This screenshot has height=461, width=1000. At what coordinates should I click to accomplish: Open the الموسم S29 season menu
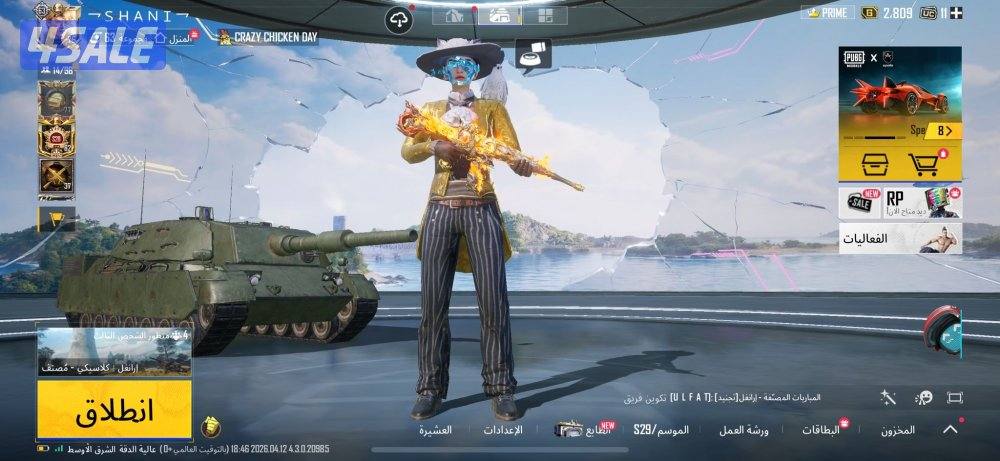click(661, 430)
